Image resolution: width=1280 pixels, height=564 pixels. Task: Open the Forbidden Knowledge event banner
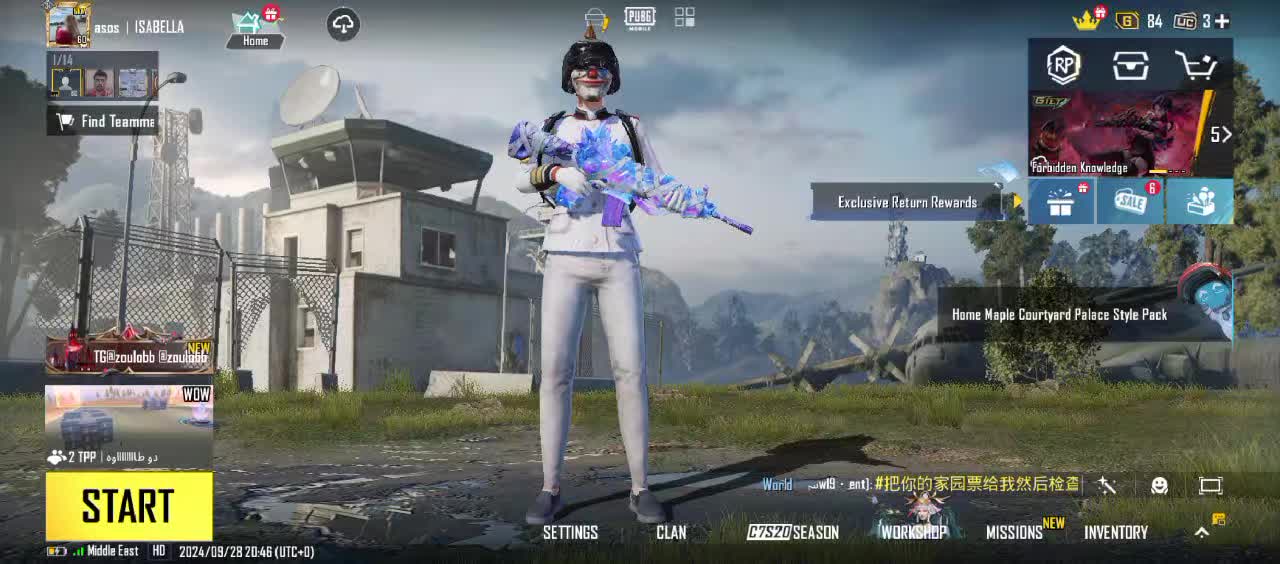pos(1120,134)
